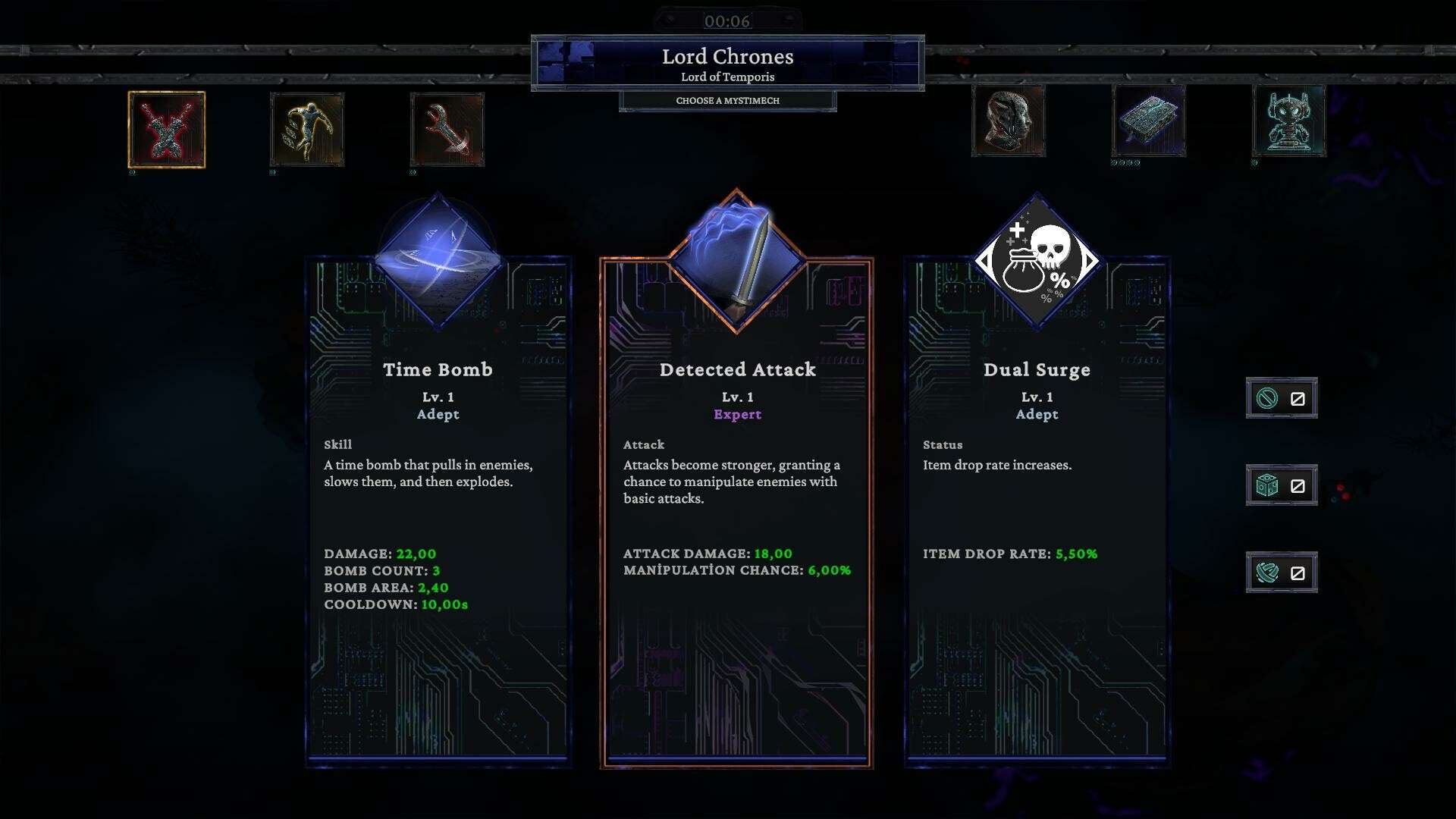
Task: Click the striped orb button
Action: [x=1282, y=573]
